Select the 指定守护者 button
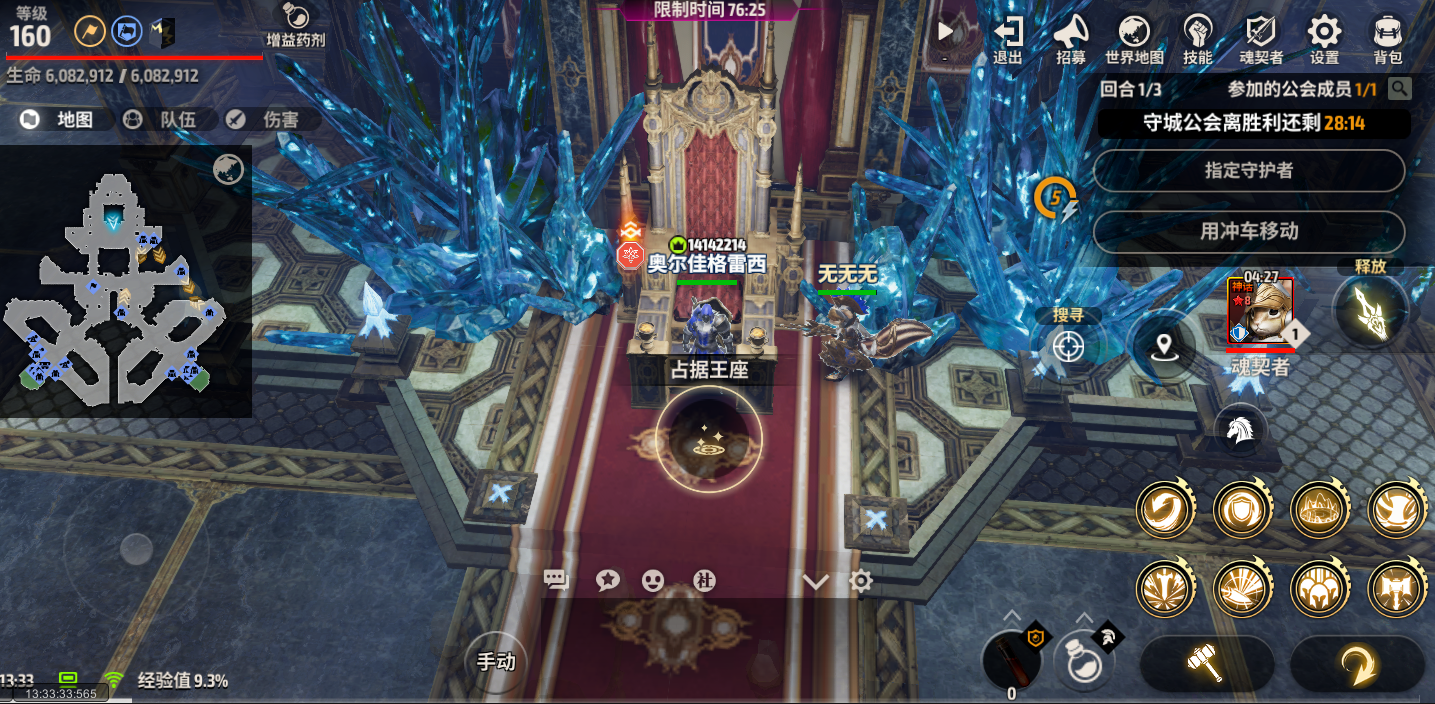The image size is (1435, 704). 1248,171
